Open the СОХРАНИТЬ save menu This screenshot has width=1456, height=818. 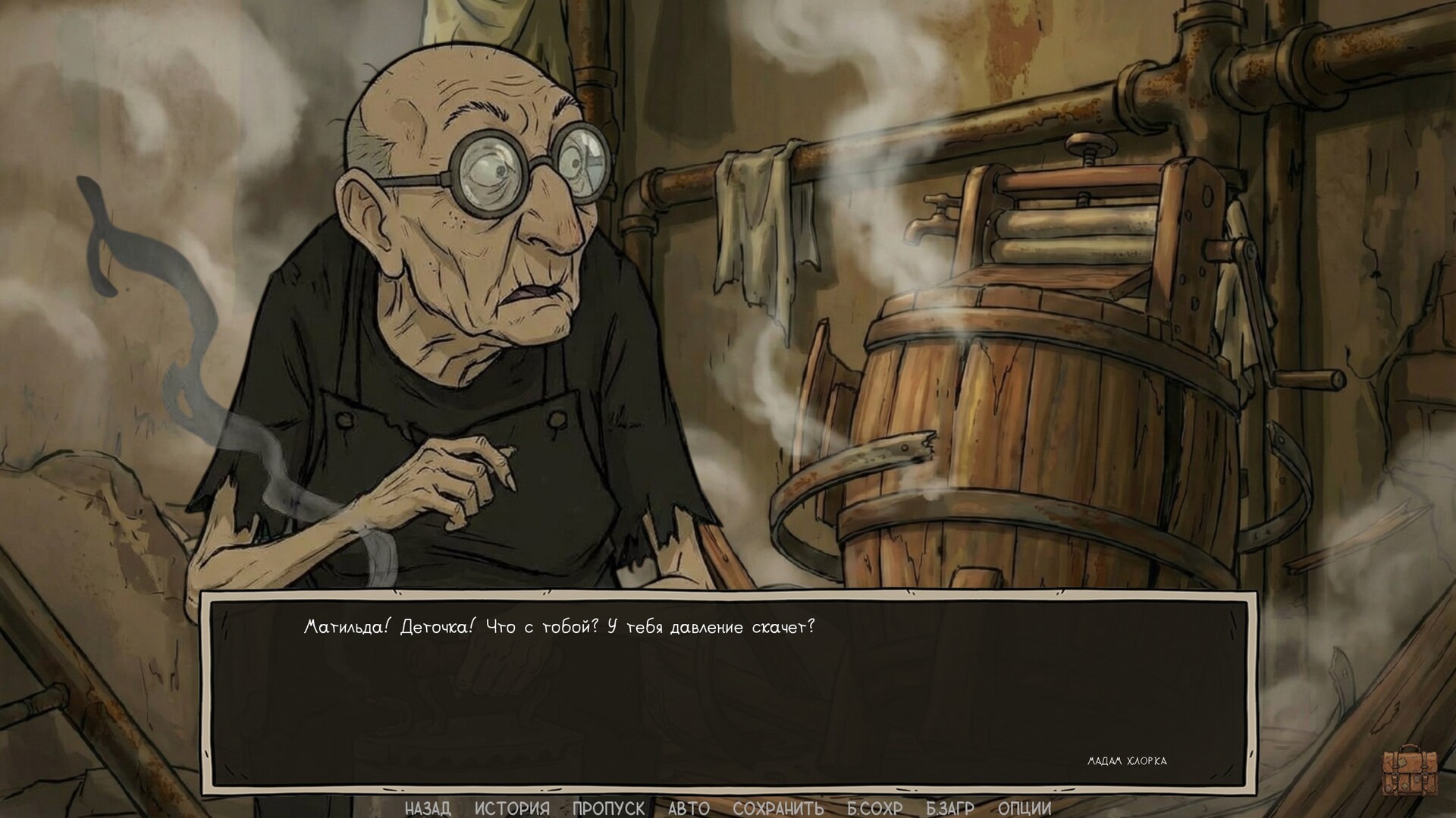pyautogui.click(x=778, y=808)
